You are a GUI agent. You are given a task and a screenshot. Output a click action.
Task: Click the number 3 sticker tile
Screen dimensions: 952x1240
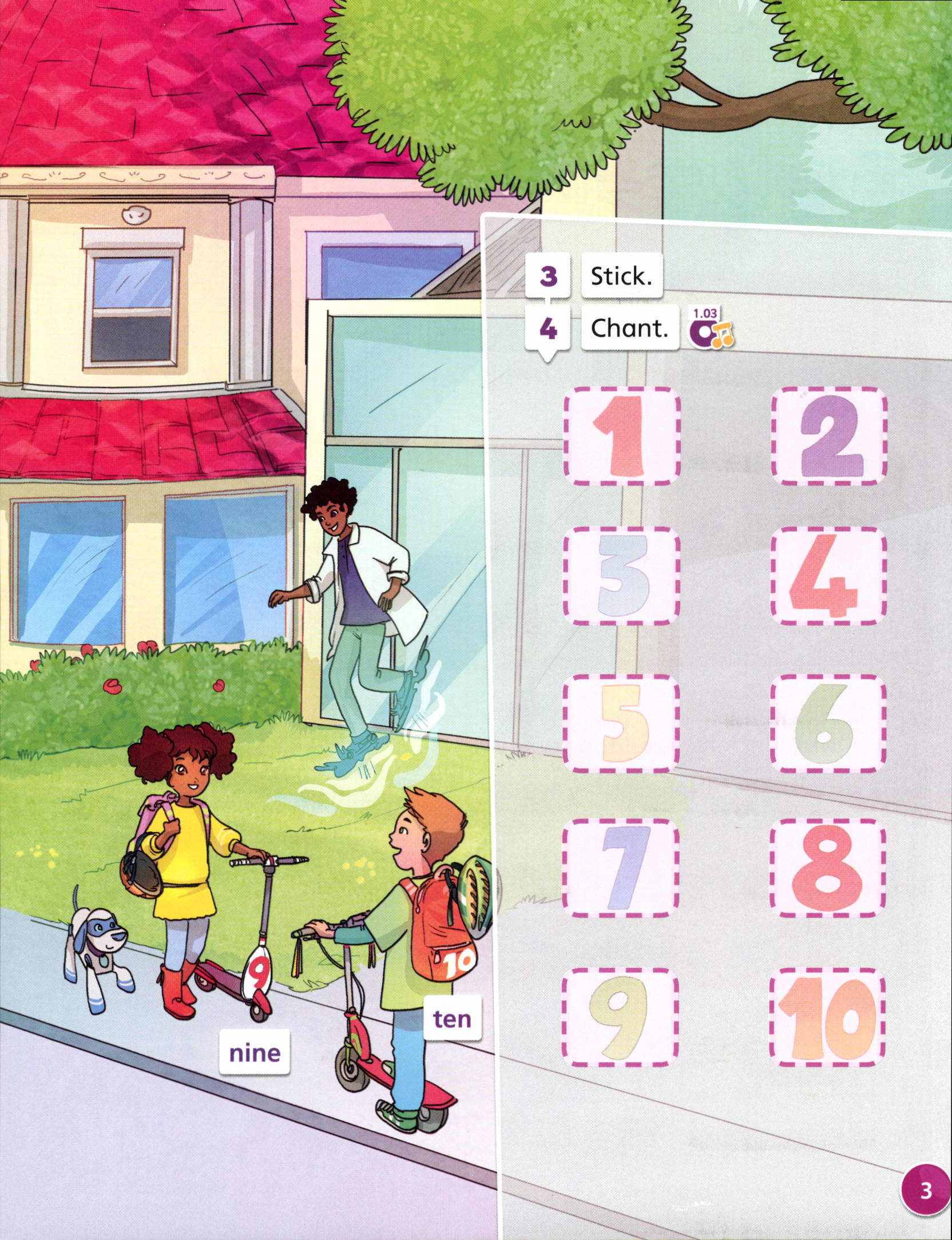(622, 576)
